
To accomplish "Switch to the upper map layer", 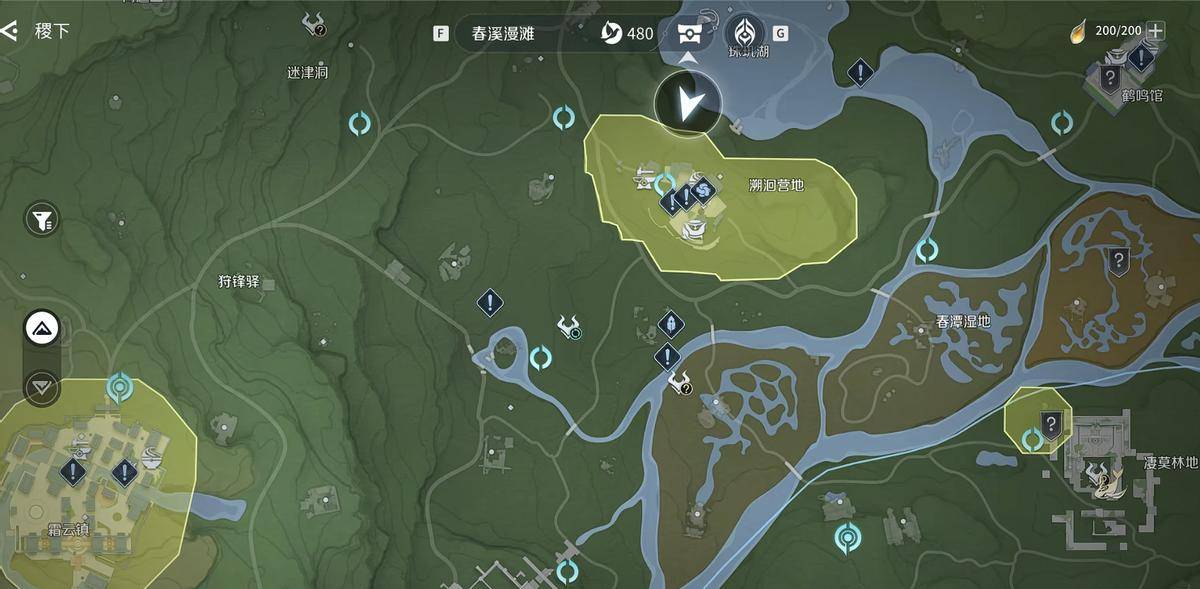I will point(42,327).
